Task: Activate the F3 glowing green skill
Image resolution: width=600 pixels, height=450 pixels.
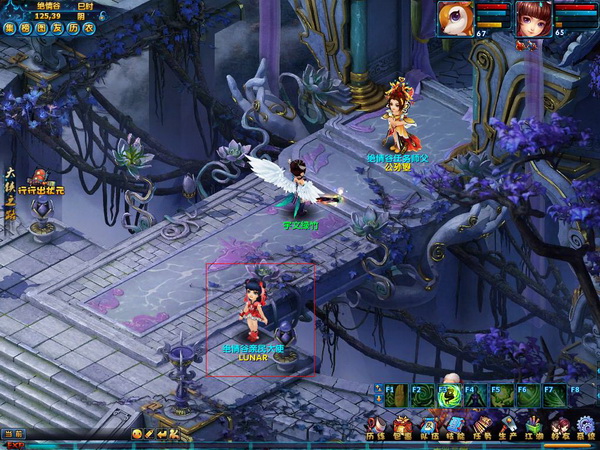Action: coord(450,396)
